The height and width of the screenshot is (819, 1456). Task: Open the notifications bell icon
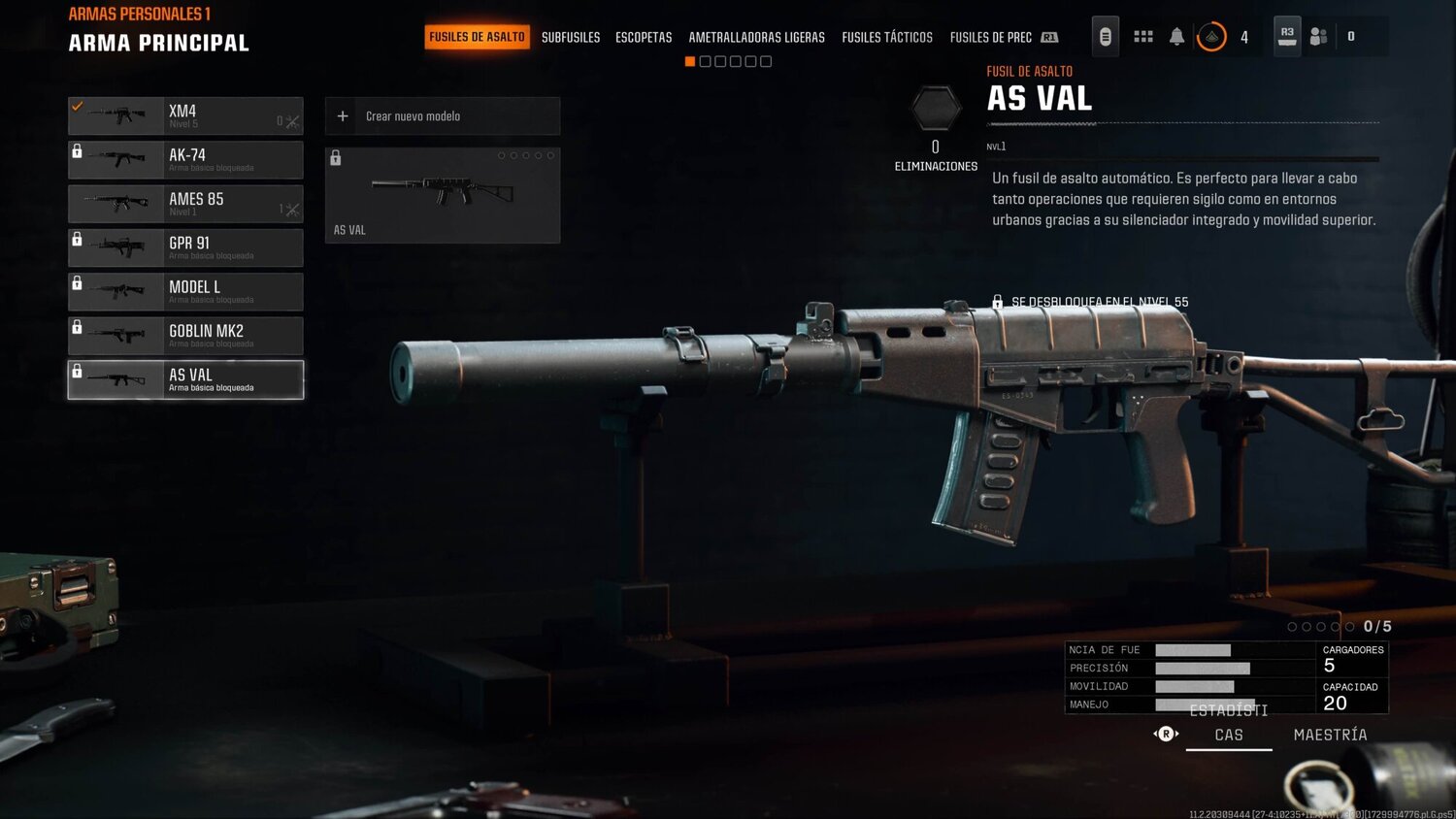[1176, 35]
